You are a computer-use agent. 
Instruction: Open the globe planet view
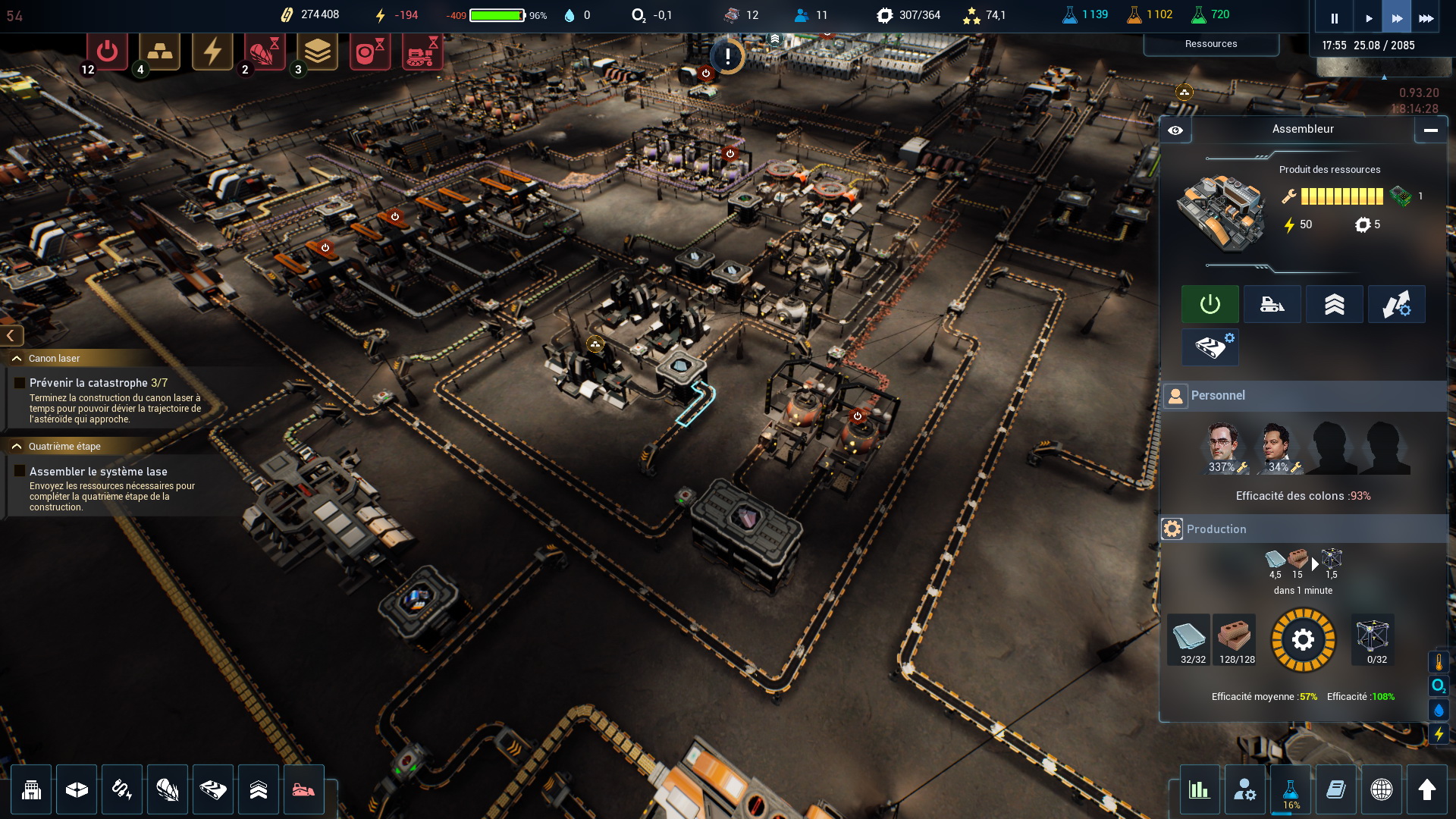[1381, 789]
